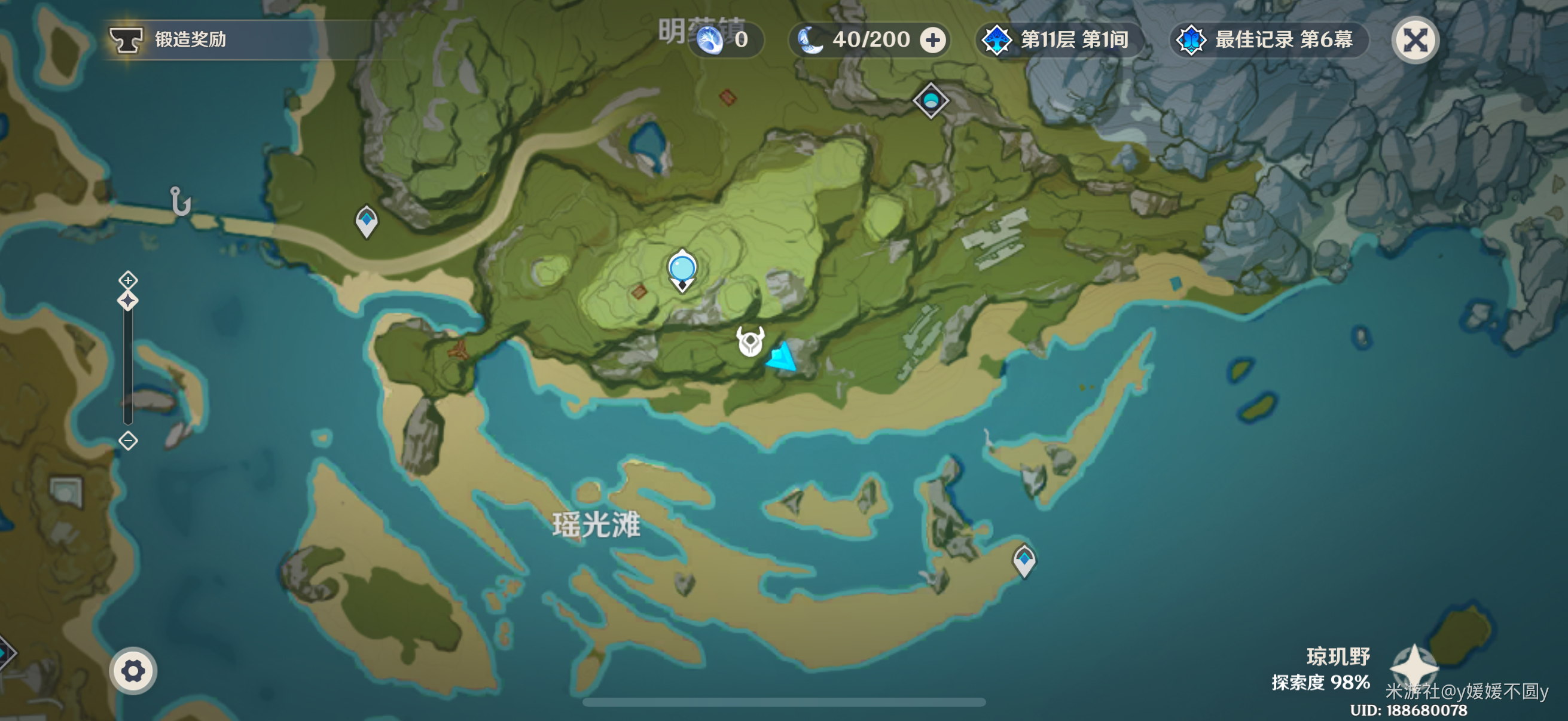Zoom out the map with the minus button

tap(128, 441)
